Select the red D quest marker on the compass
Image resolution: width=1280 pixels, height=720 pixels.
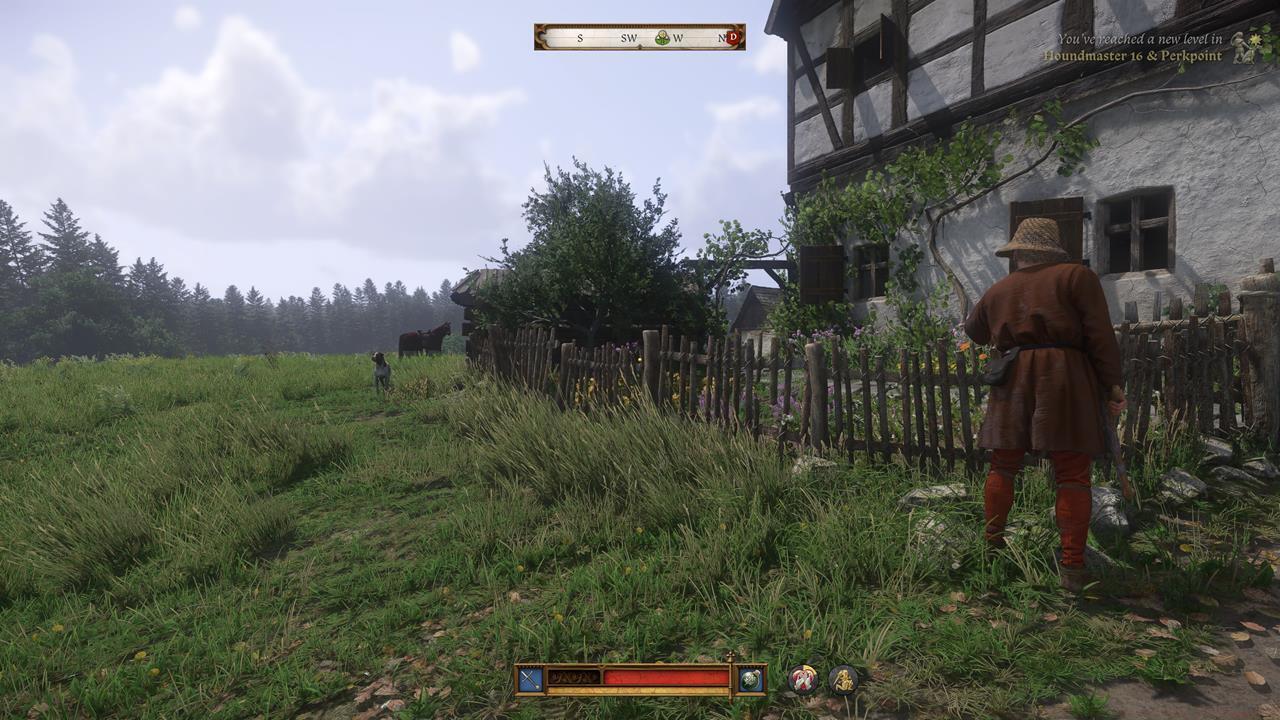tap(733, 38)
